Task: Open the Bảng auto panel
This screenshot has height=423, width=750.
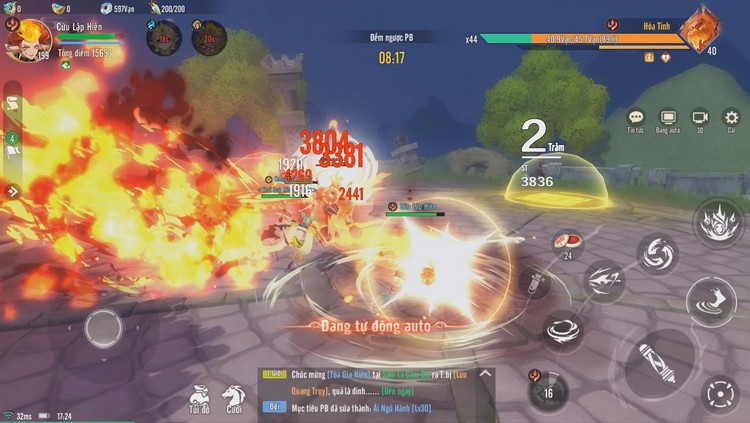Action: point(667,119)
